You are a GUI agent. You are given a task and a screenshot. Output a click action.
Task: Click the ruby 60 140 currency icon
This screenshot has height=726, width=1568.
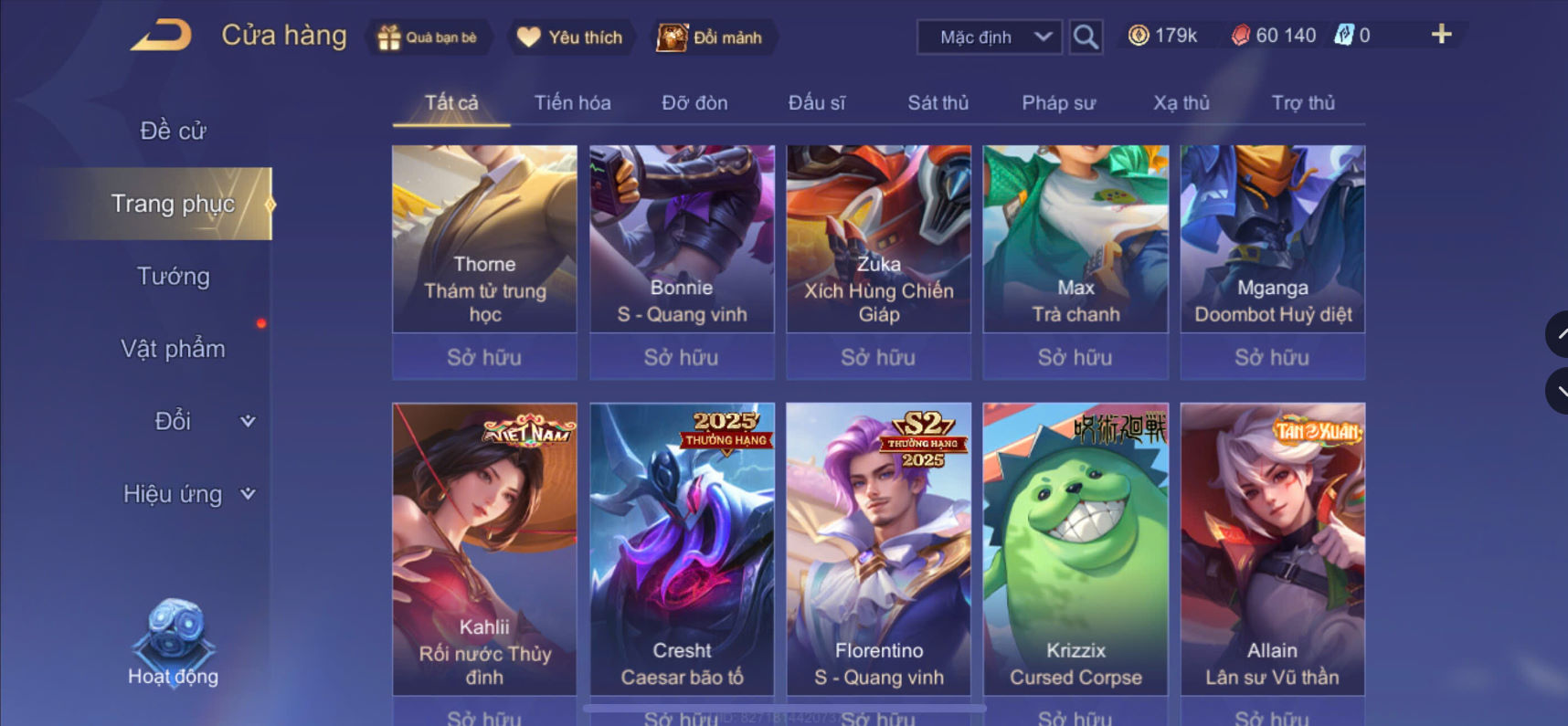tap(1241, 35)
